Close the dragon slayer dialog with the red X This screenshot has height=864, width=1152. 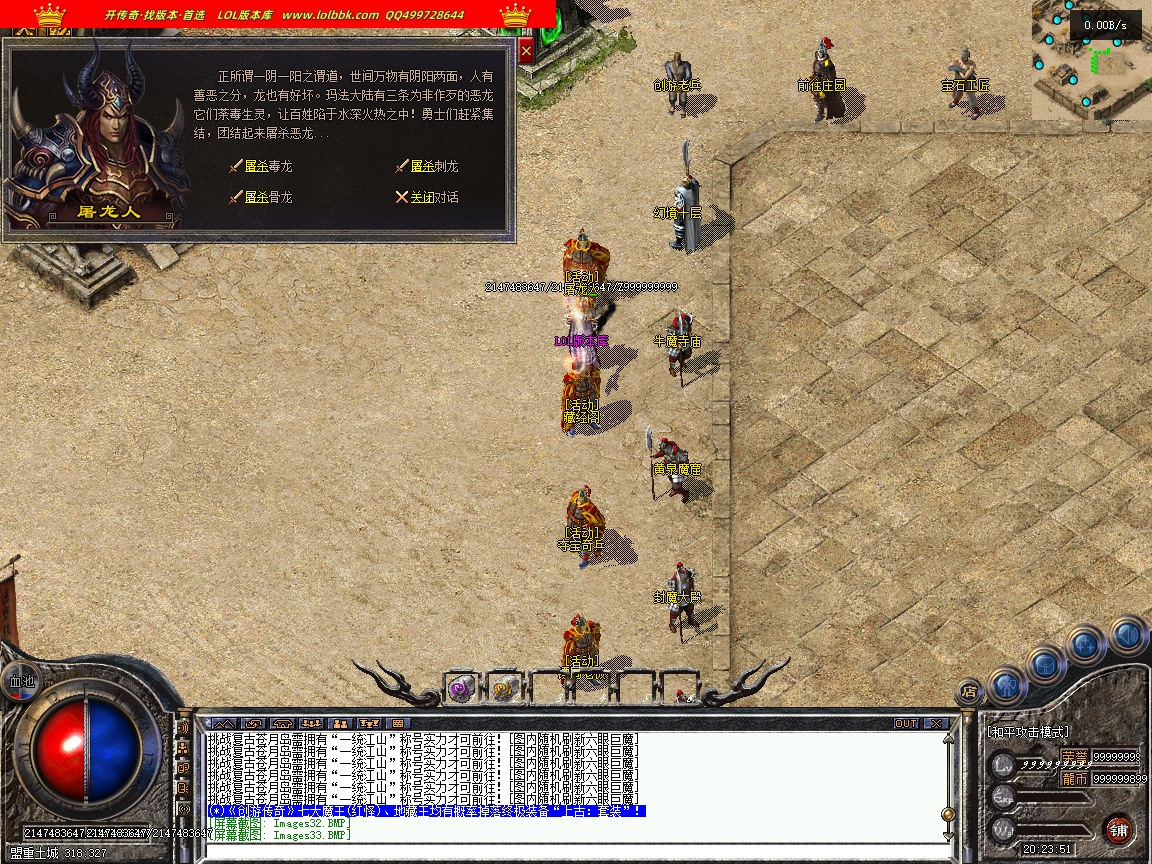527,50
